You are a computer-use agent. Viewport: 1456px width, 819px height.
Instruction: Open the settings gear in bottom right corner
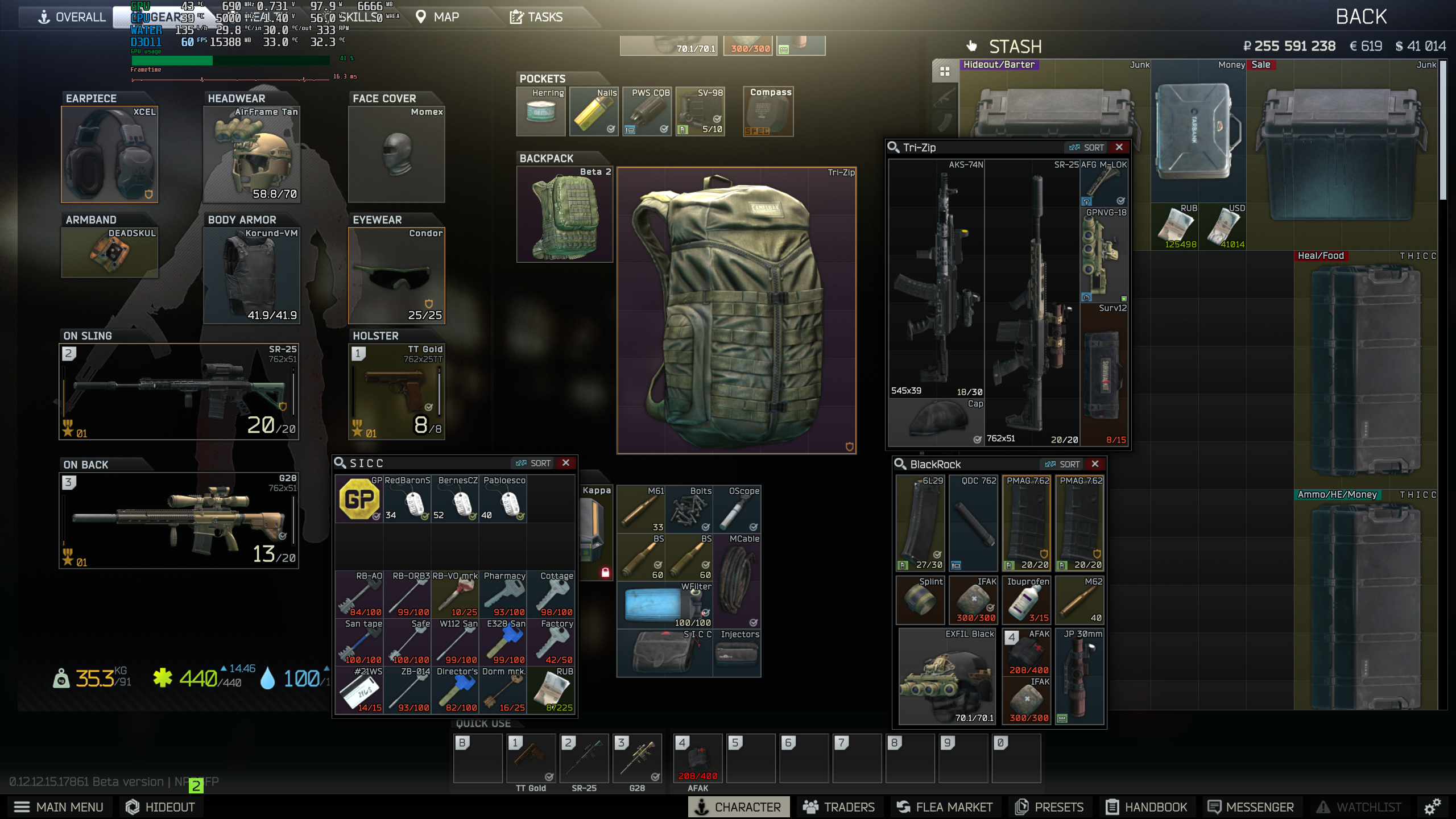(x=1432, y=806)
